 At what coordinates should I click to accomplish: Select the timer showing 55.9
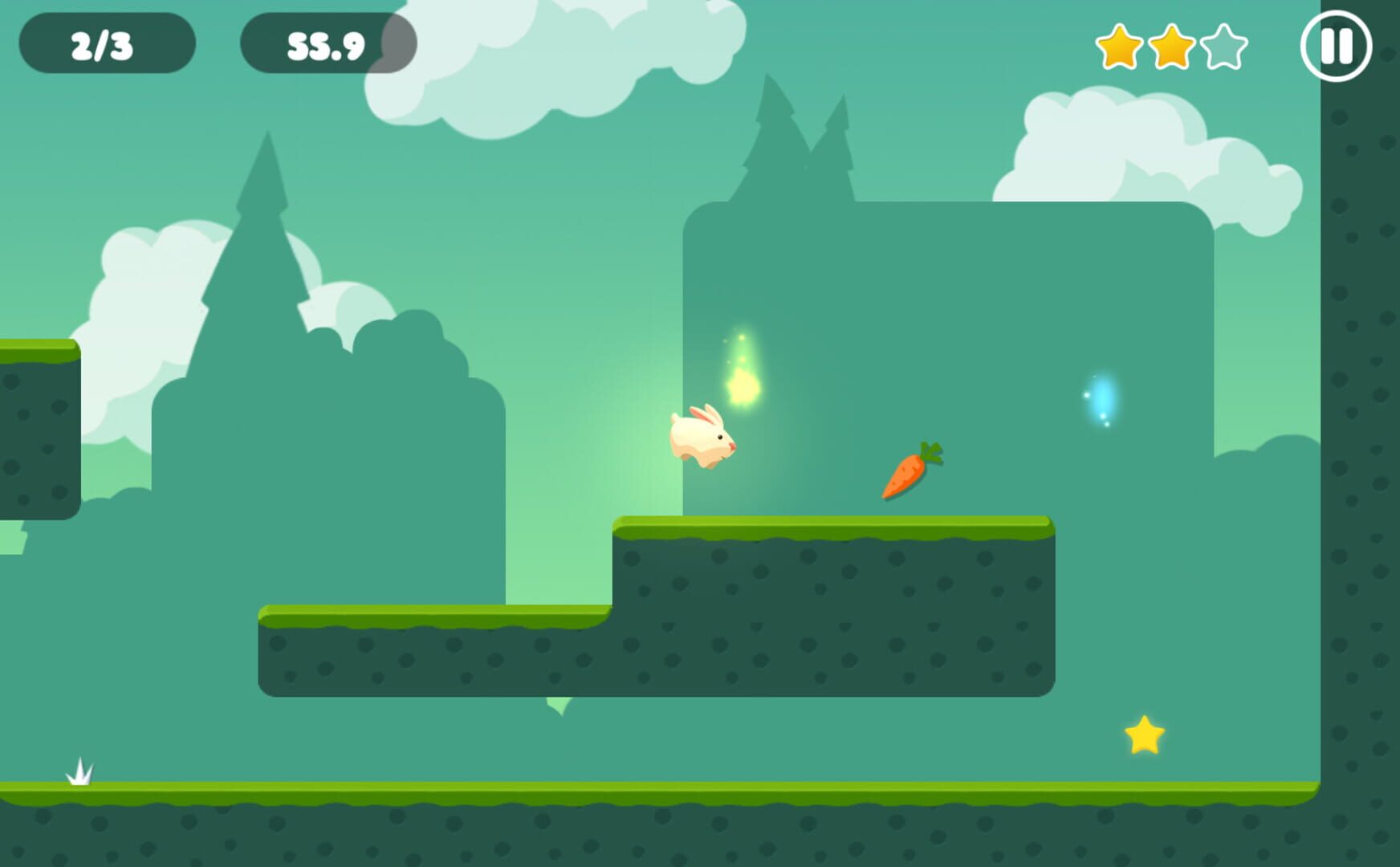327,44
